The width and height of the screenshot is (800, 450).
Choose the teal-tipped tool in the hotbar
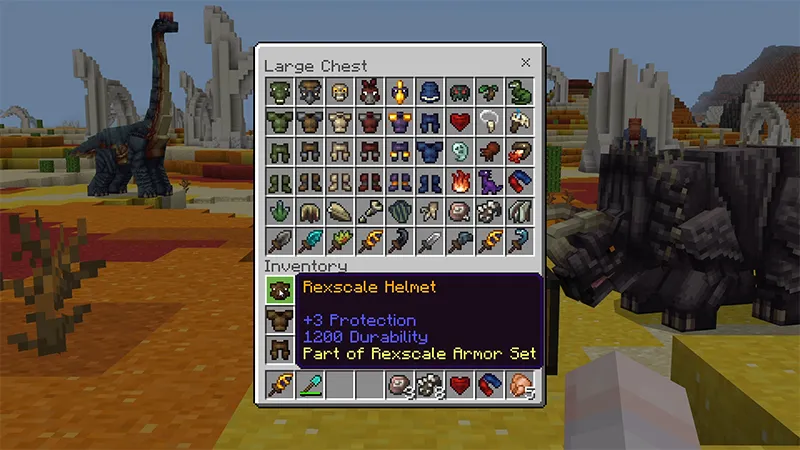point(309,385)
